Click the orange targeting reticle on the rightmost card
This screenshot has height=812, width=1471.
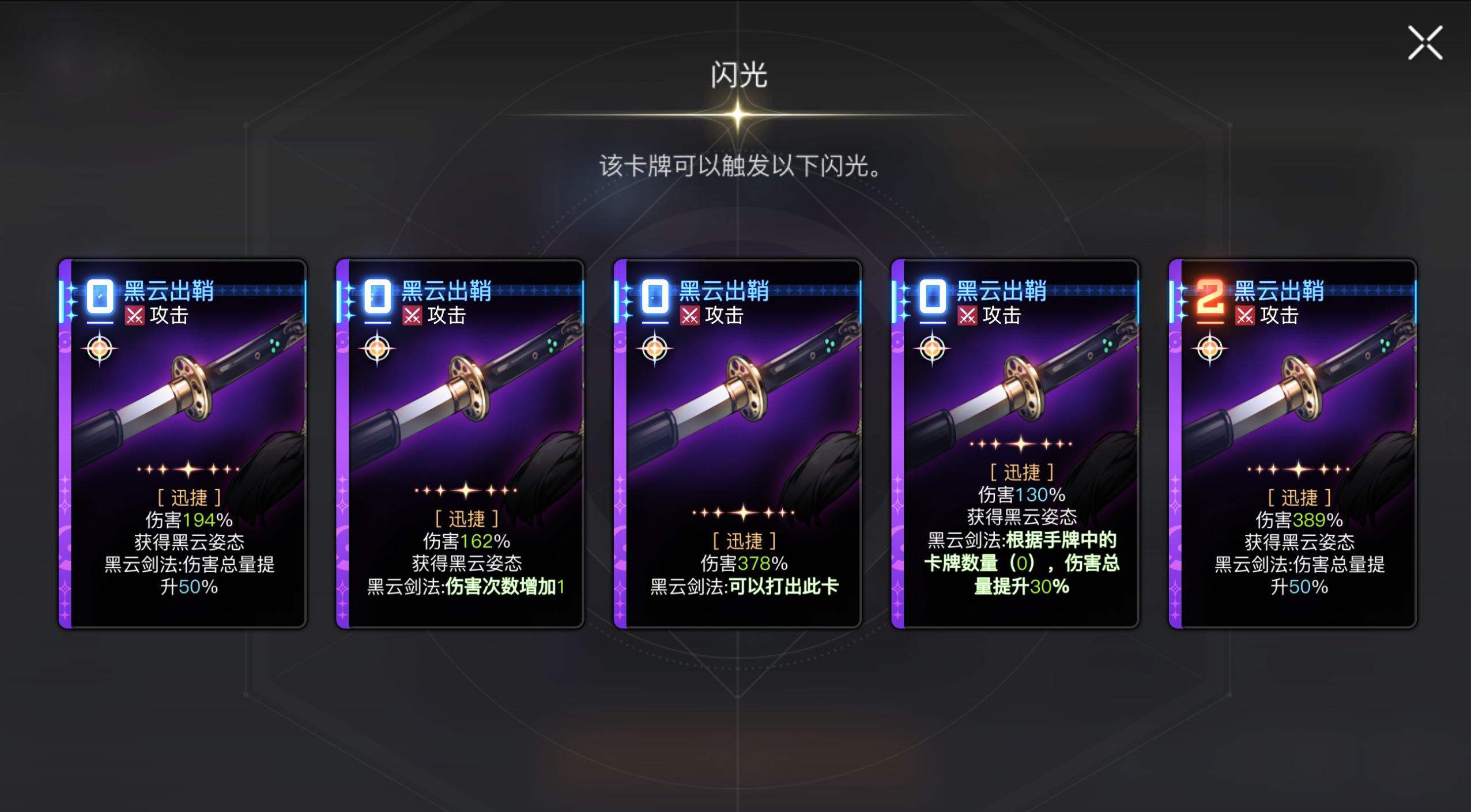pyautogui.click(x=1209, y=348)
